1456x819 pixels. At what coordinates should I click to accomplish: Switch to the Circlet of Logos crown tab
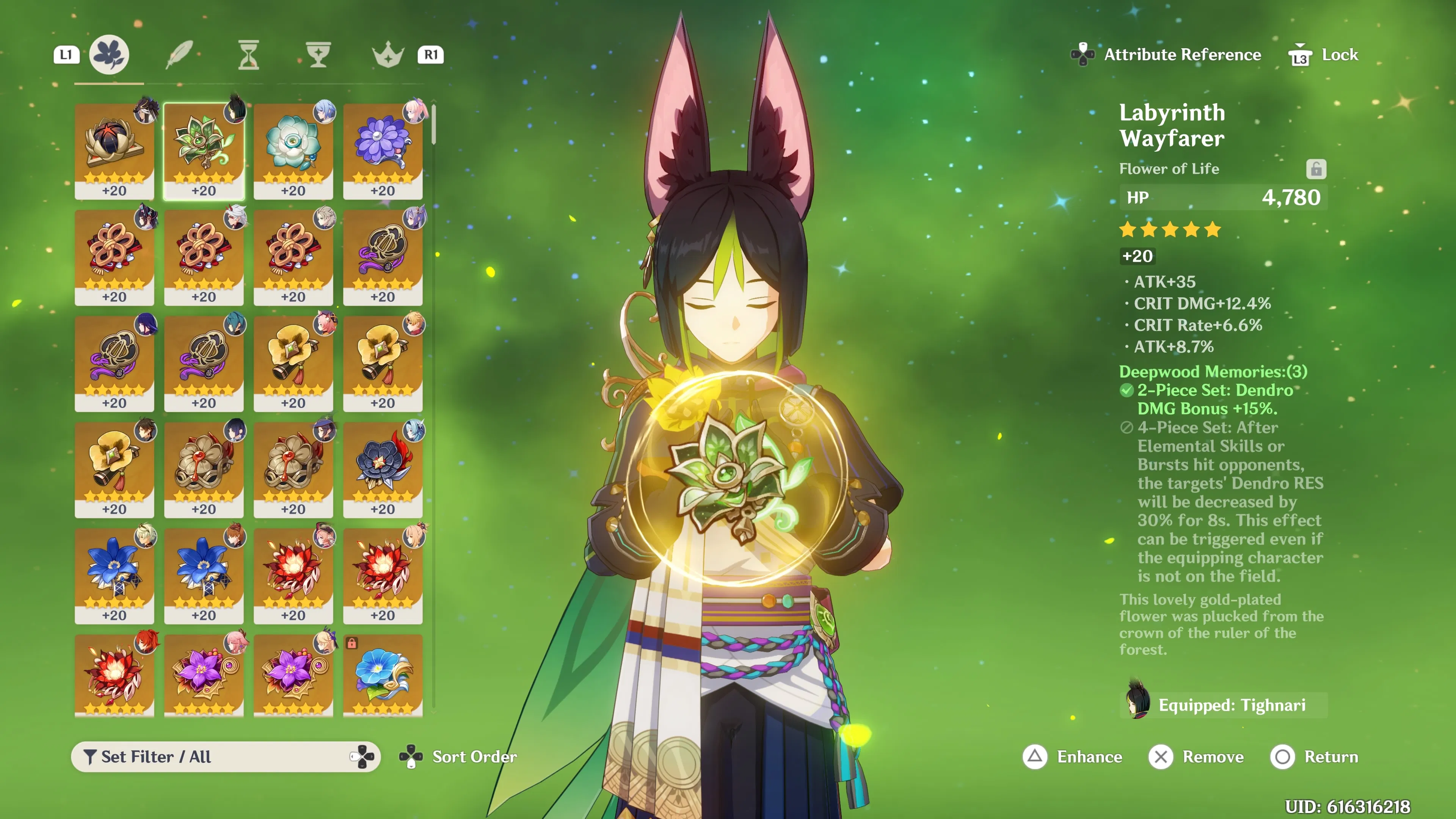pyautogui.click(x=388, y=55)
